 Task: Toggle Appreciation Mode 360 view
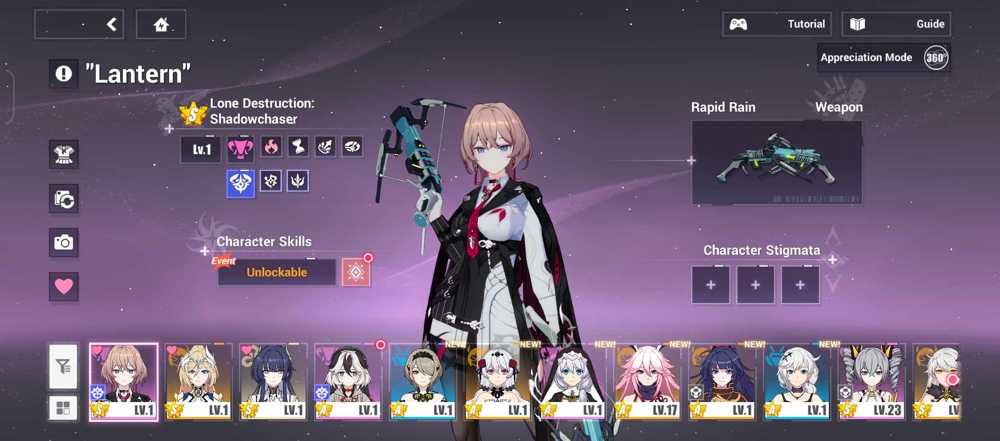(935, 58)
